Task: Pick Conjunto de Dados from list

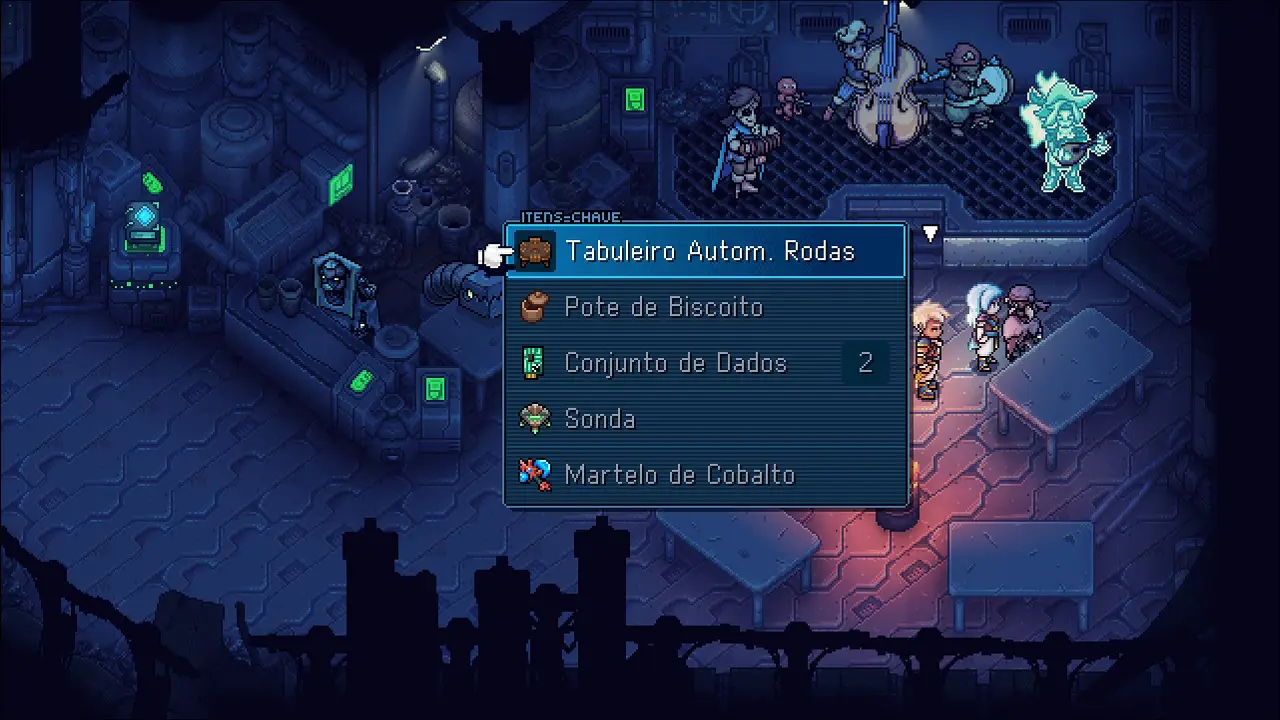Action: (676, 363)
